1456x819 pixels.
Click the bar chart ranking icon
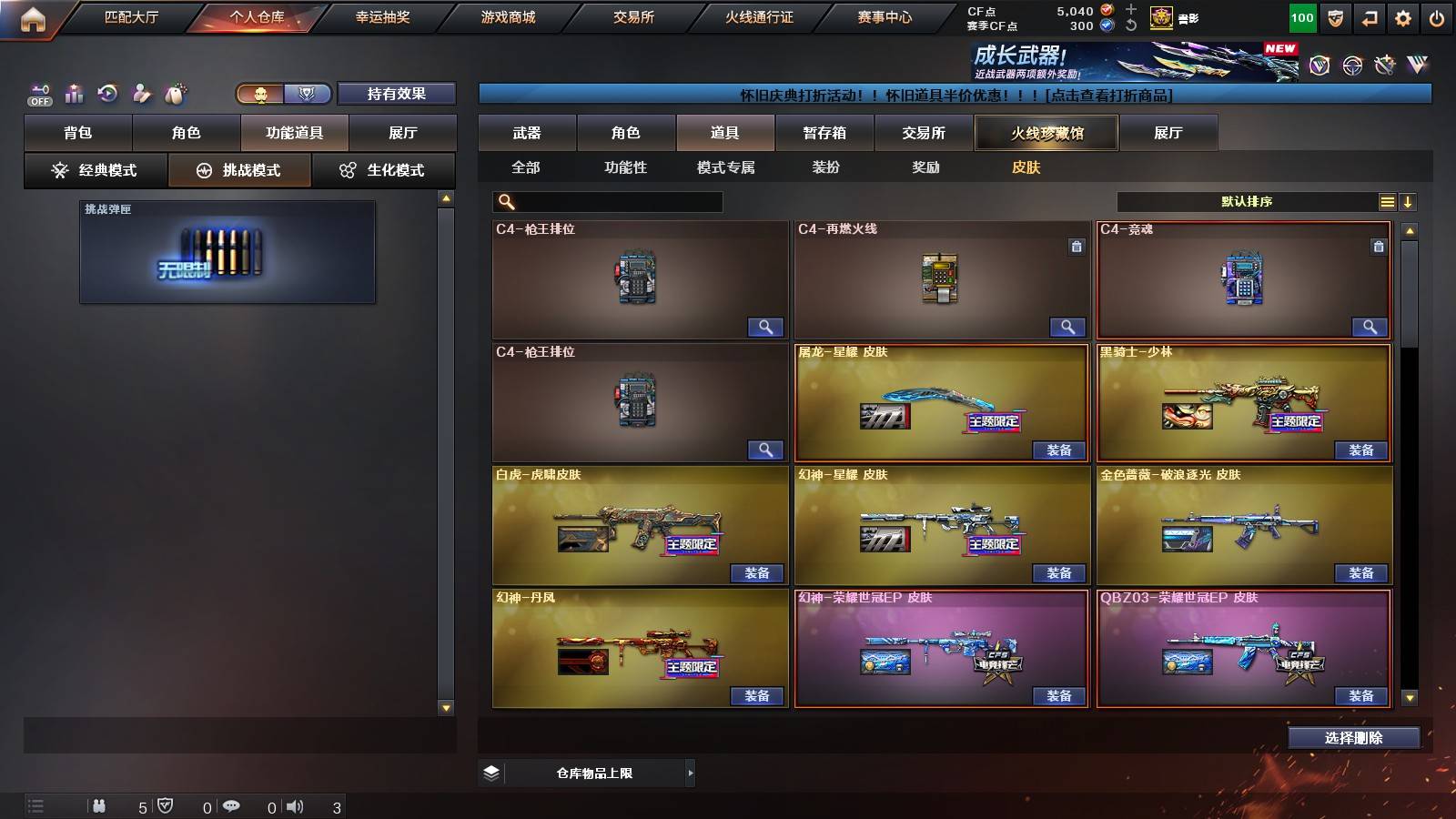74,92
